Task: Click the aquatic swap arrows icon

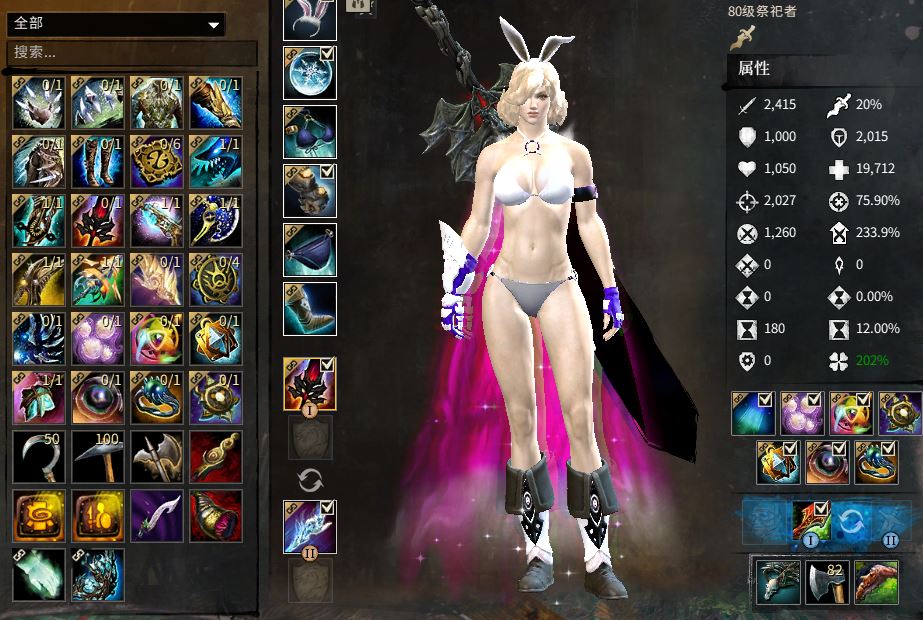Action: click(850, 521)
